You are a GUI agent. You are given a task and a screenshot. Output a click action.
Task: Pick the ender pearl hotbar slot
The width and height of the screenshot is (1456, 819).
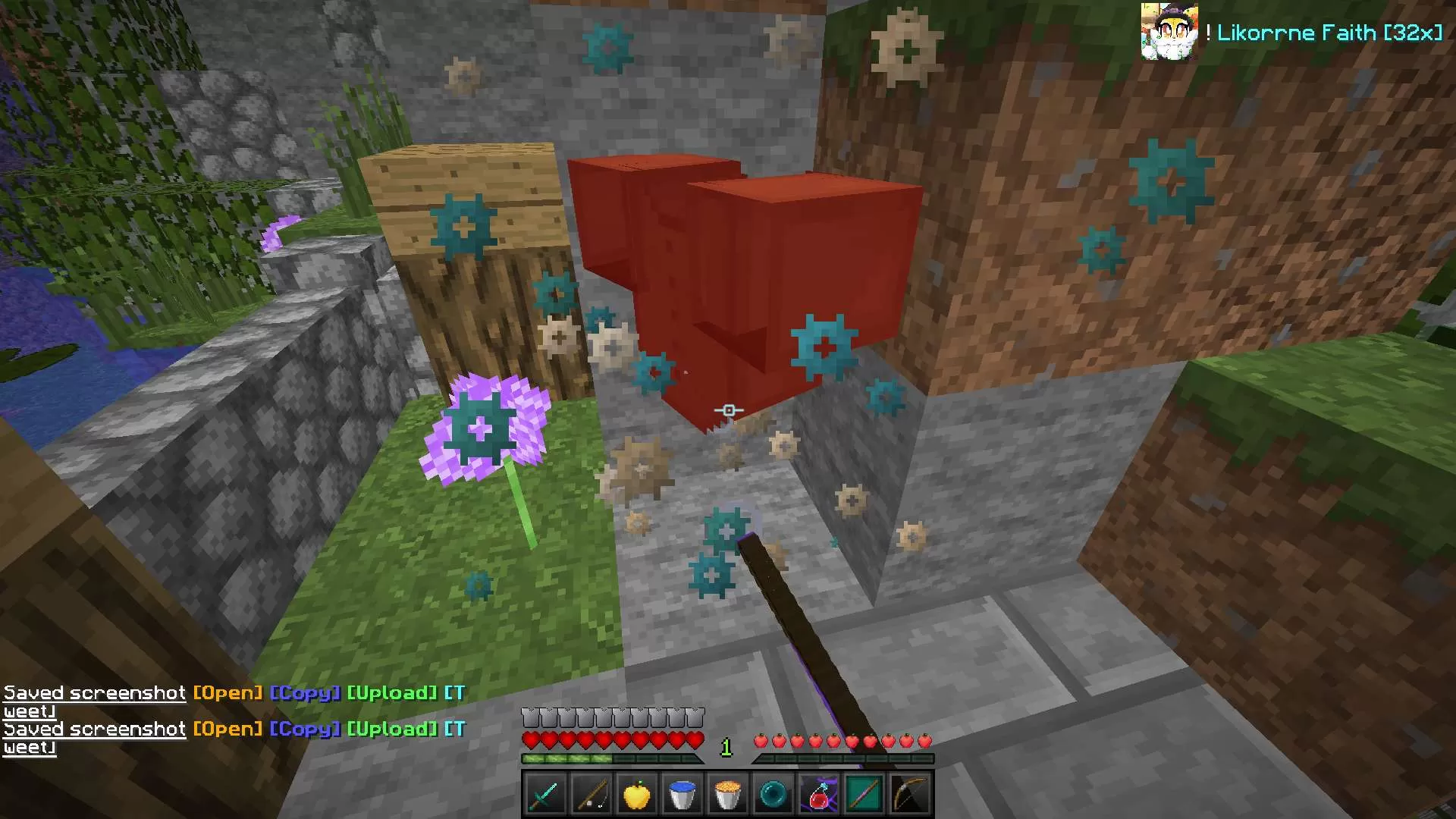point(773,795)
